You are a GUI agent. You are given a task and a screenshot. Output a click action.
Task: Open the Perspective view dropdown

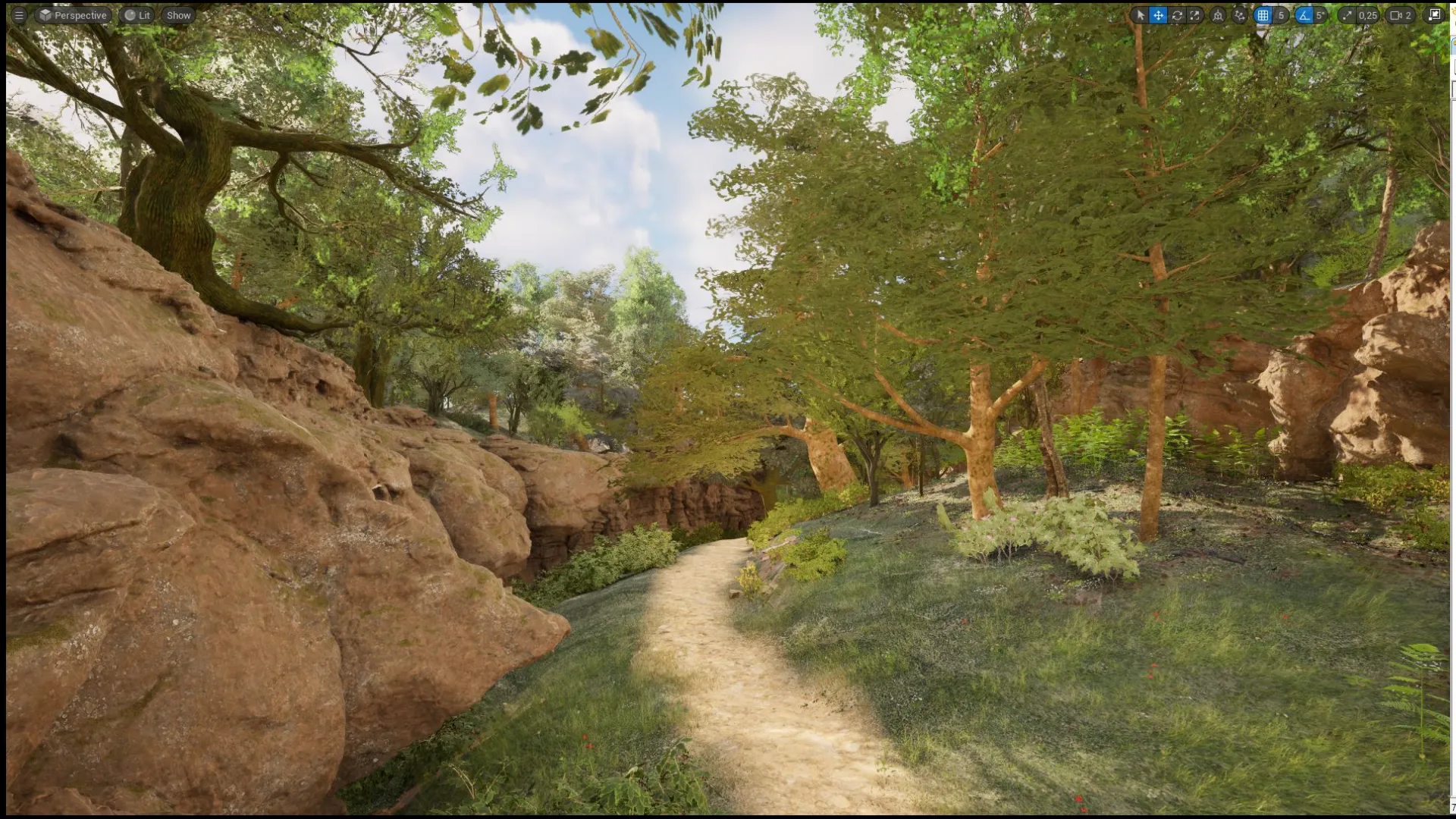(74, 15)
